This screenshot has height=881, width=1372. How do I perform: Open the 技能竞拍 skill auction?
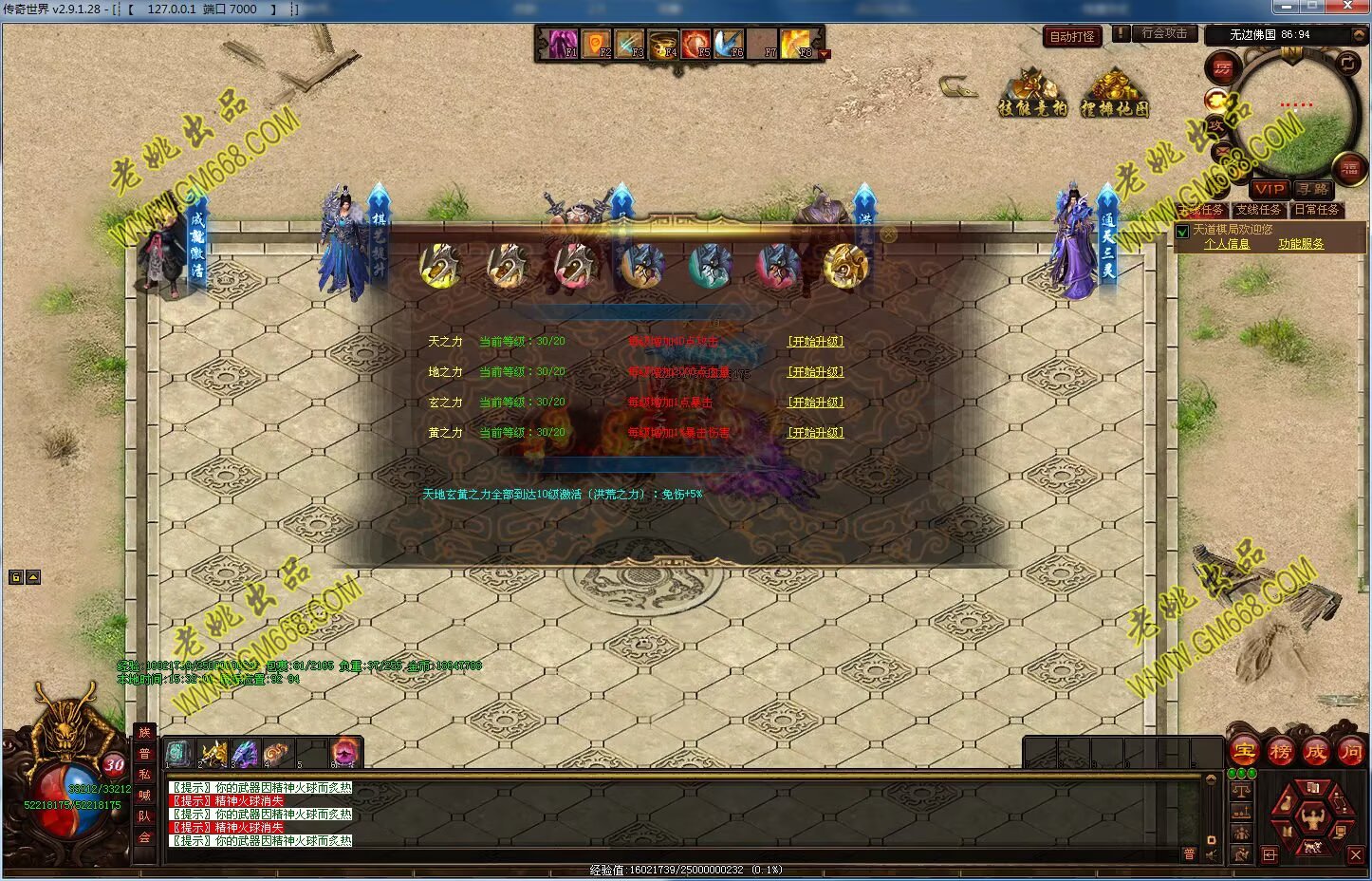coord(1033,95)
